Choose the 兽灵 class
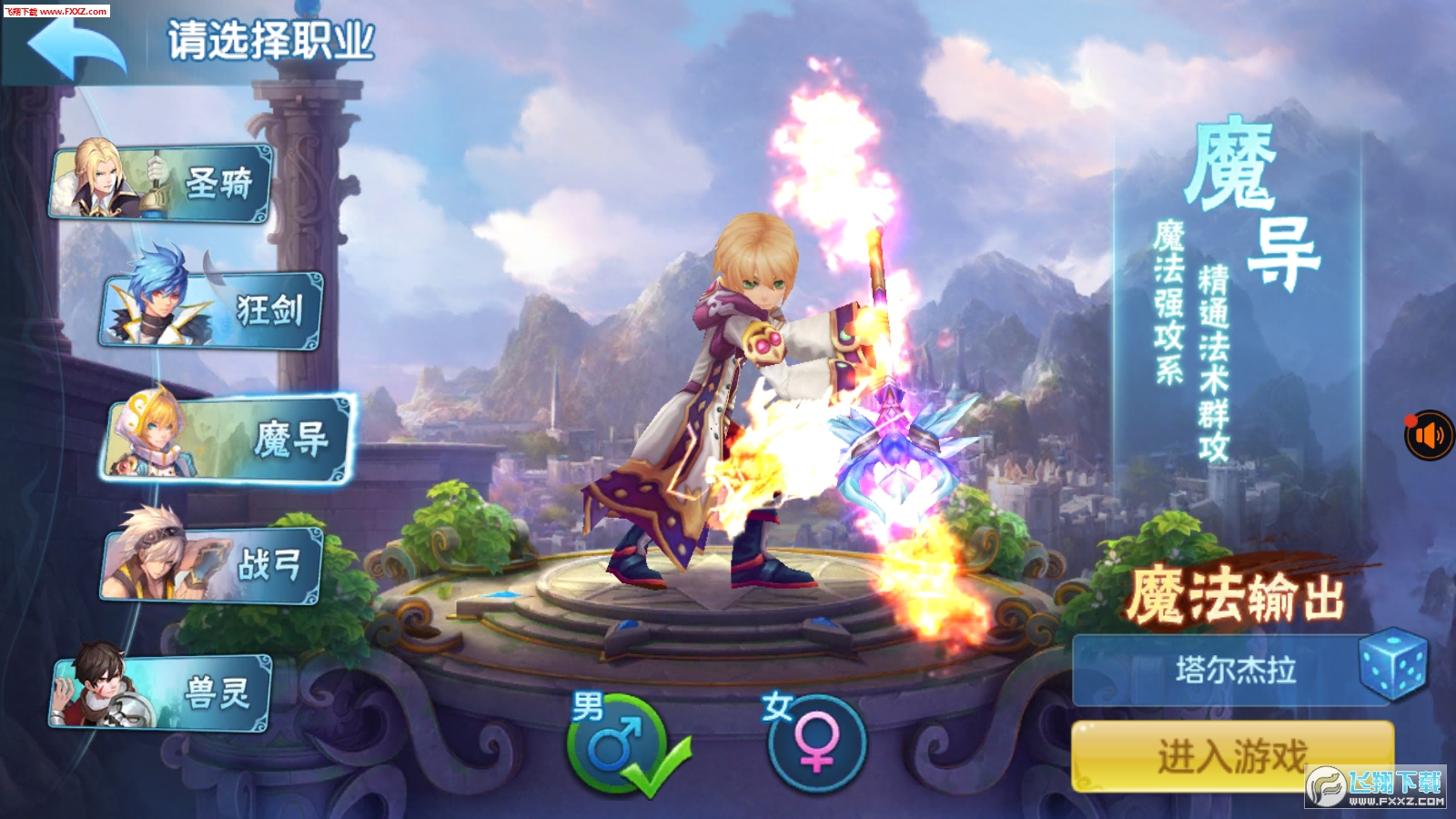This screenshot has width=1456, height=819. point(162,693)
